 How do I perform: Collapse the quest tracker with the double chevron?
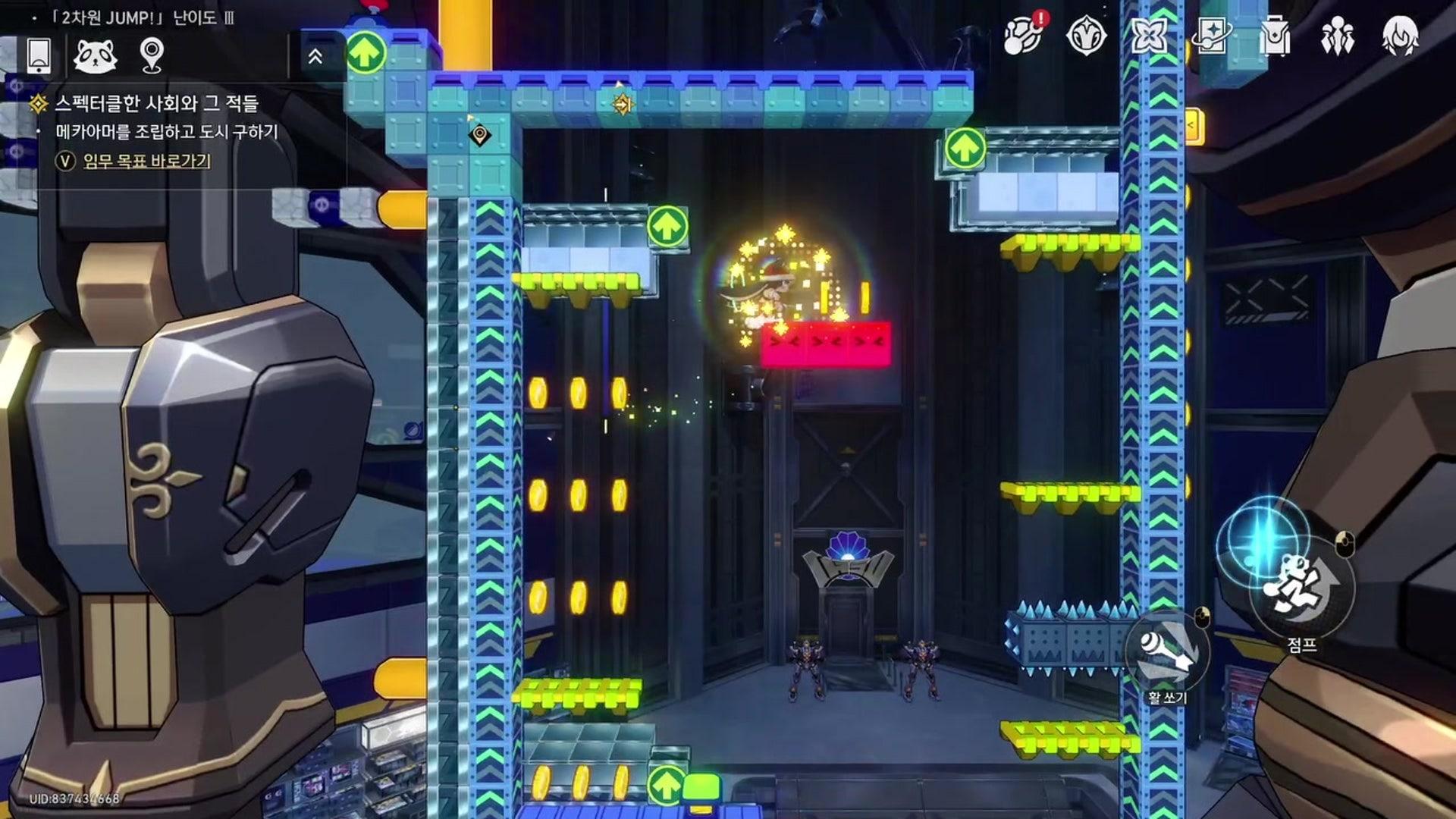click(315, 56)
